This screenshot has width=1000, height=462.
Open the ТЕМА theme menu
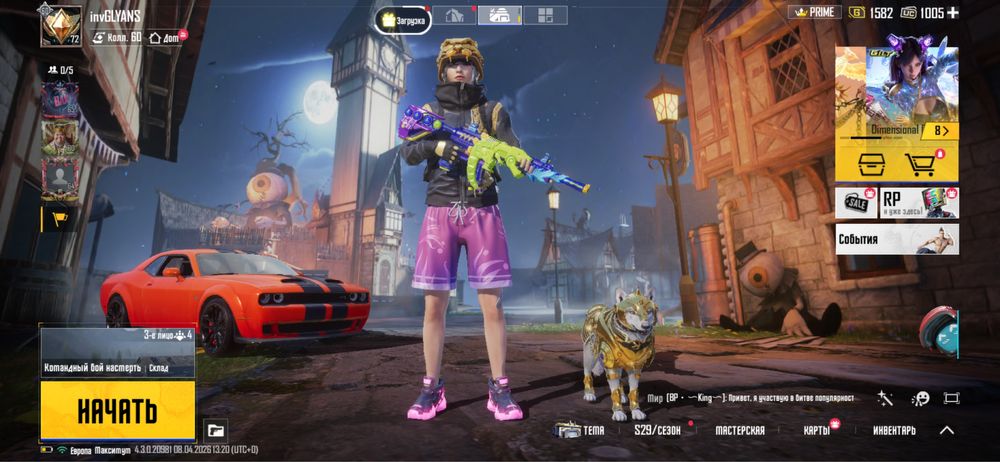tap(580, 430)
